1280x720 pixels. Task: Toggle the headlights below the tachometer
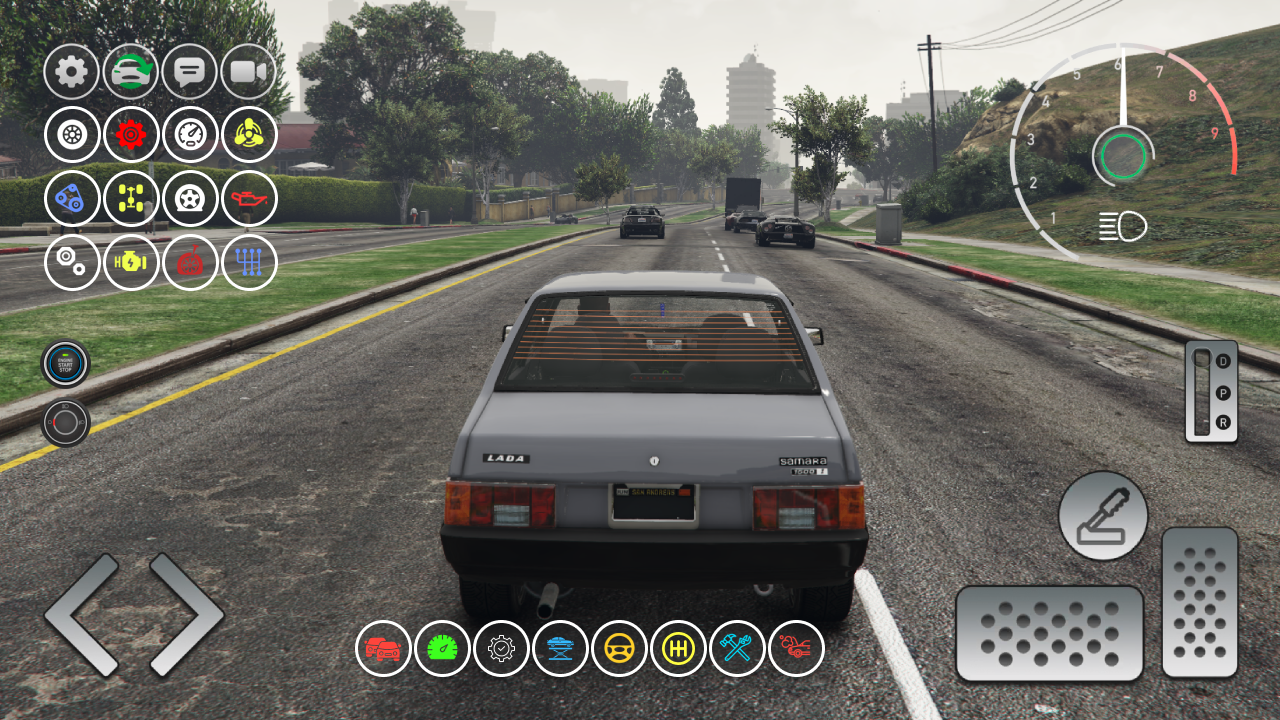coord(1124,227)
